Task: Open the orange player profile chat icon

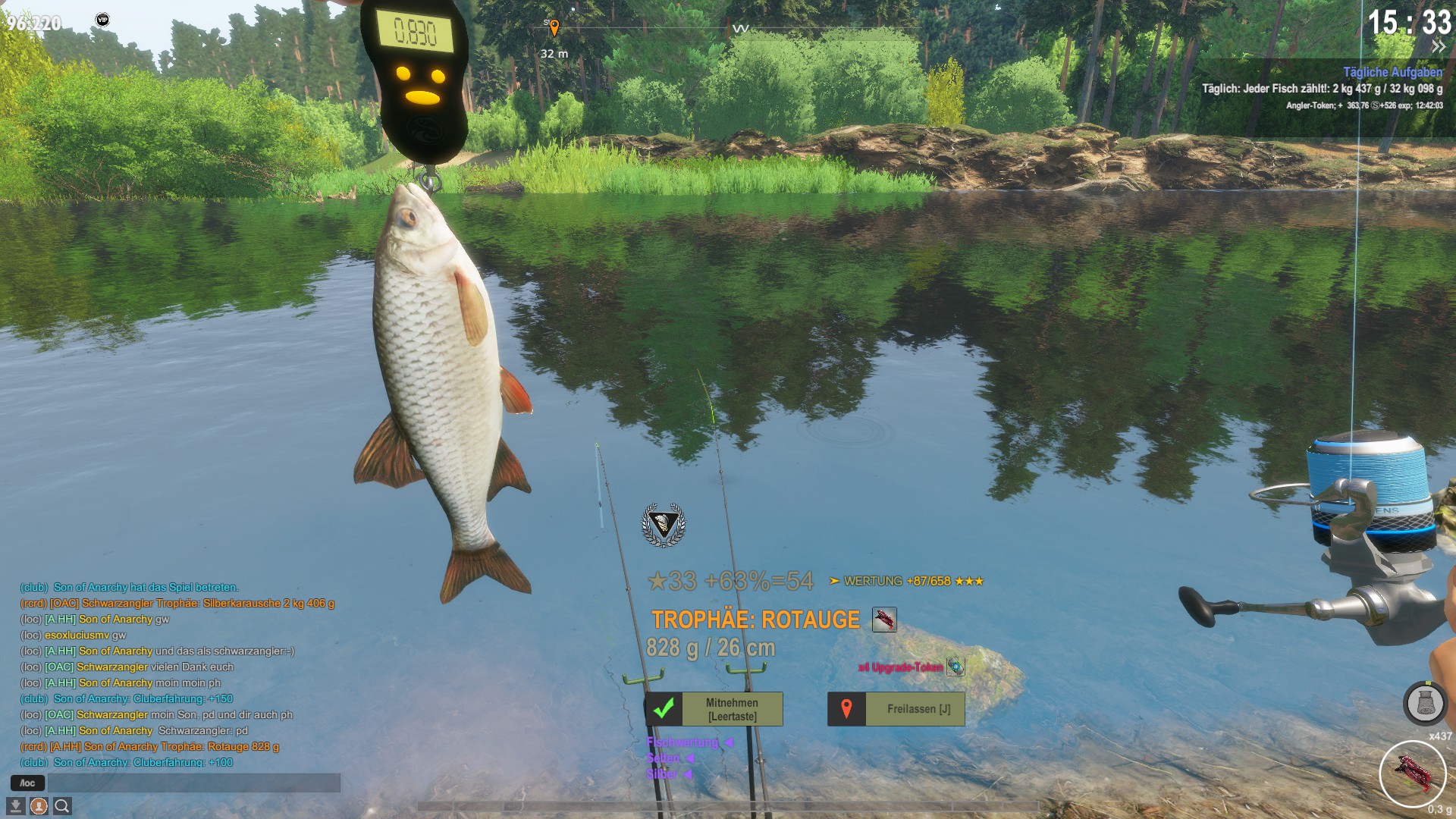Action: tap(39, 805)
